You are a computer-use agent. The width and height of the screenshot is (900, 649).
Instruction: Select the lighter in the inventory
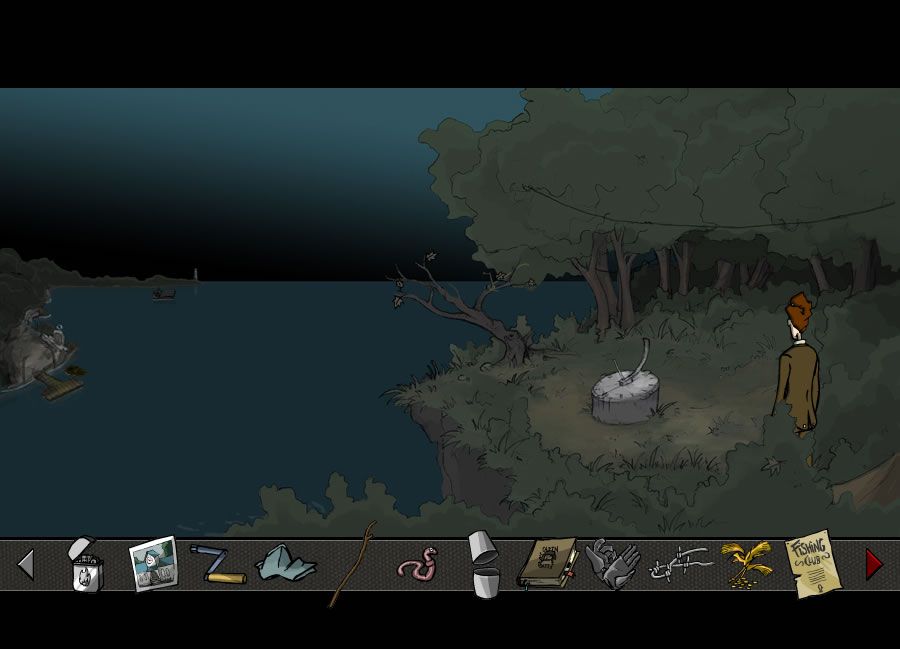click(x=85, y=565)
